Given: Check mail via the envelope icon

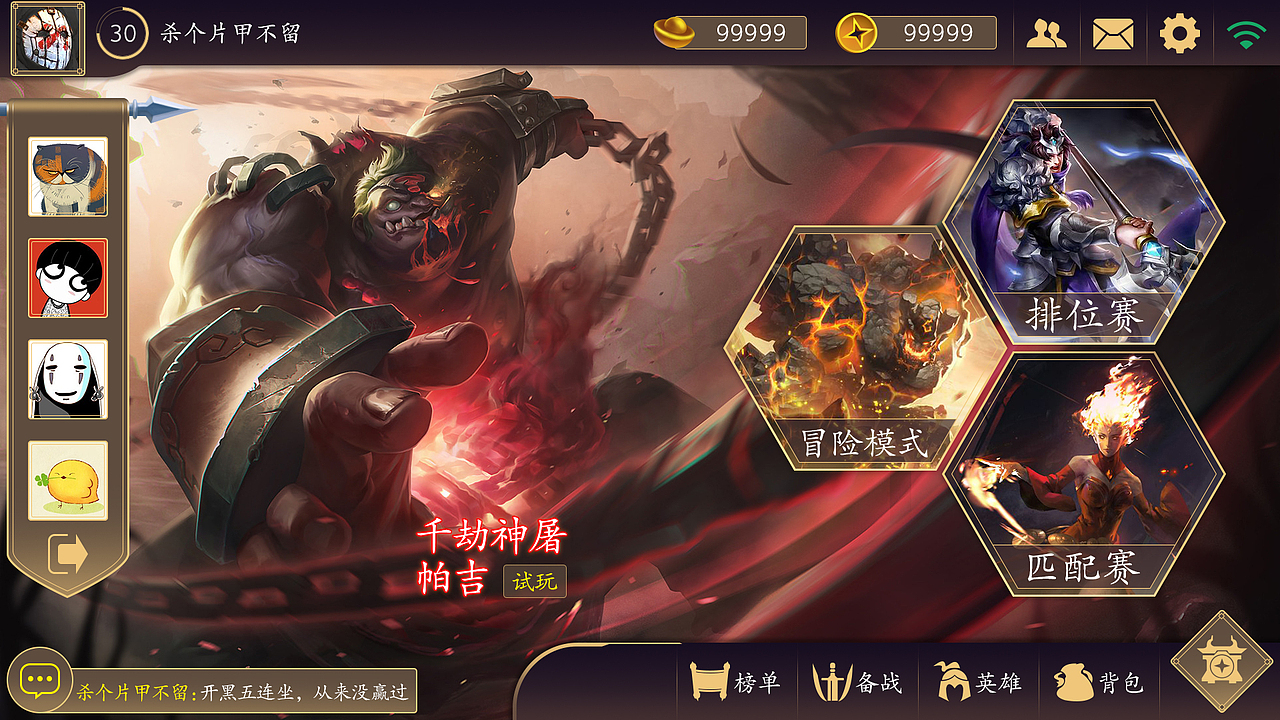Looking at the screenshot, I should coord(1113,32).
